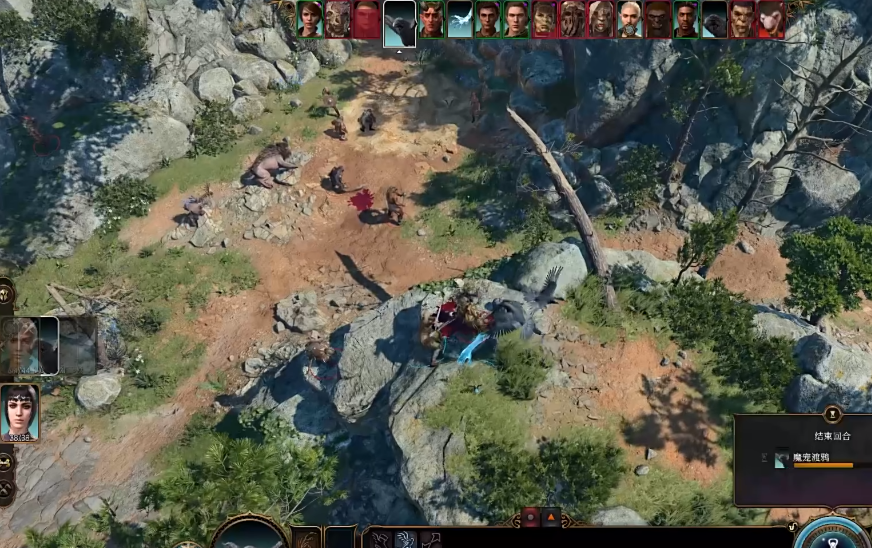Select the active raven portrait in turn order
Screen dimensions: 872x548
point(400,20)
